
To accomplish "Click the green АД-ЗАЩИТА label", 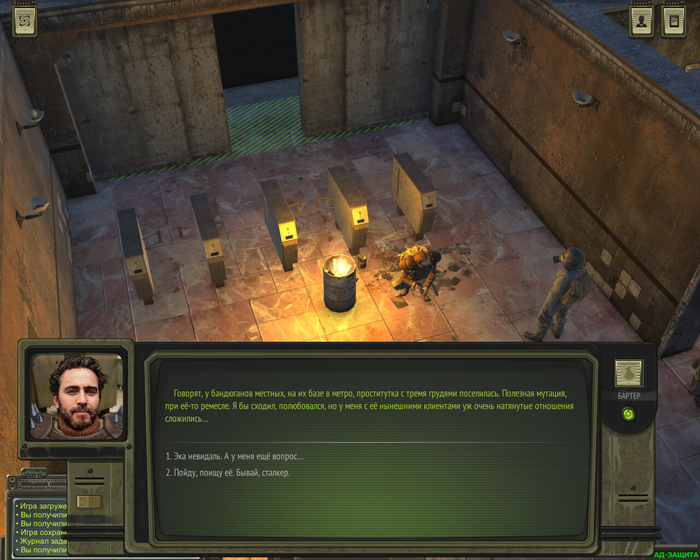I will (676, 554).
